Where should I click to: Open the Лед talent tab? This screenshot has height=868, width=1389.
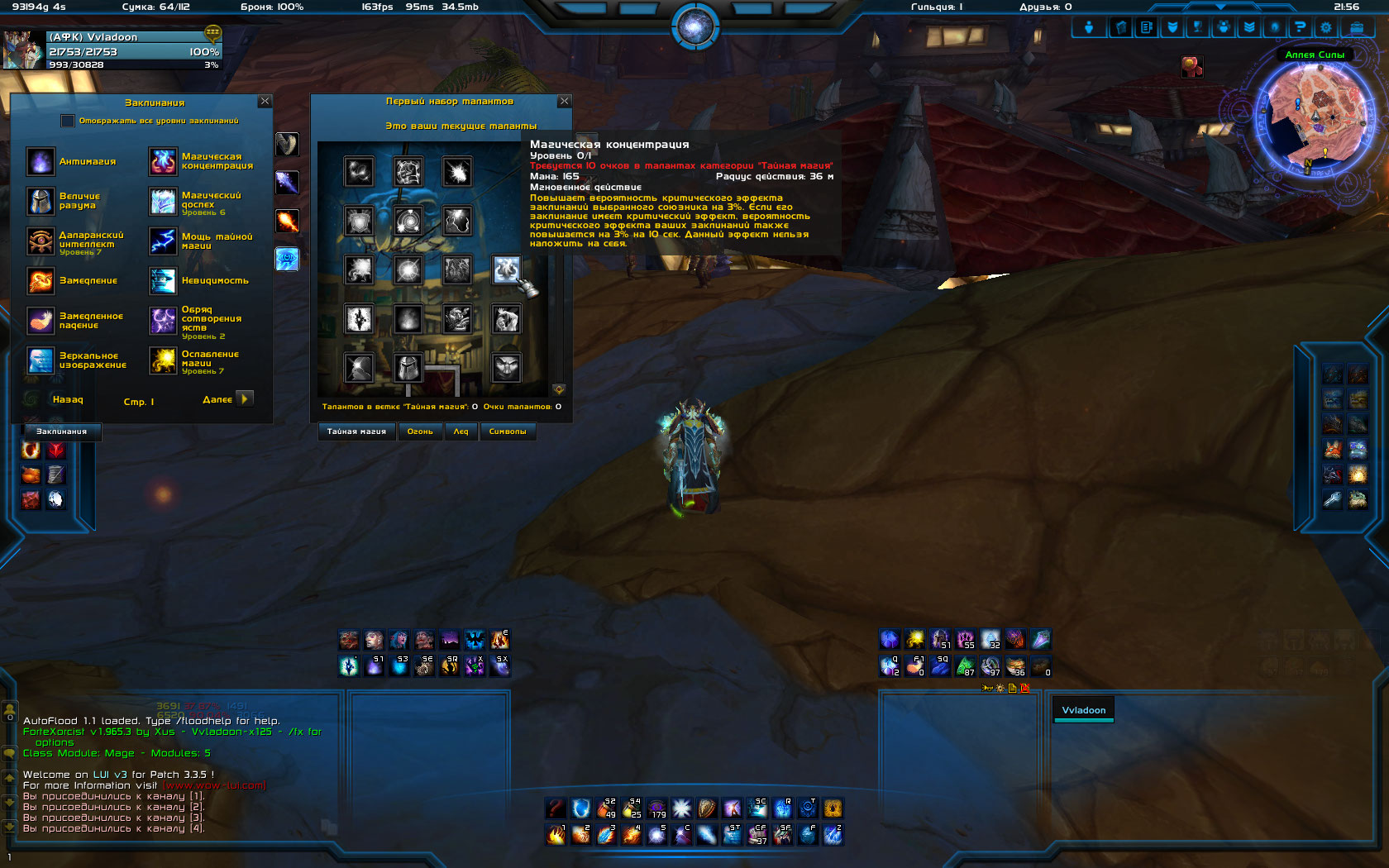[x=461, y=432]
